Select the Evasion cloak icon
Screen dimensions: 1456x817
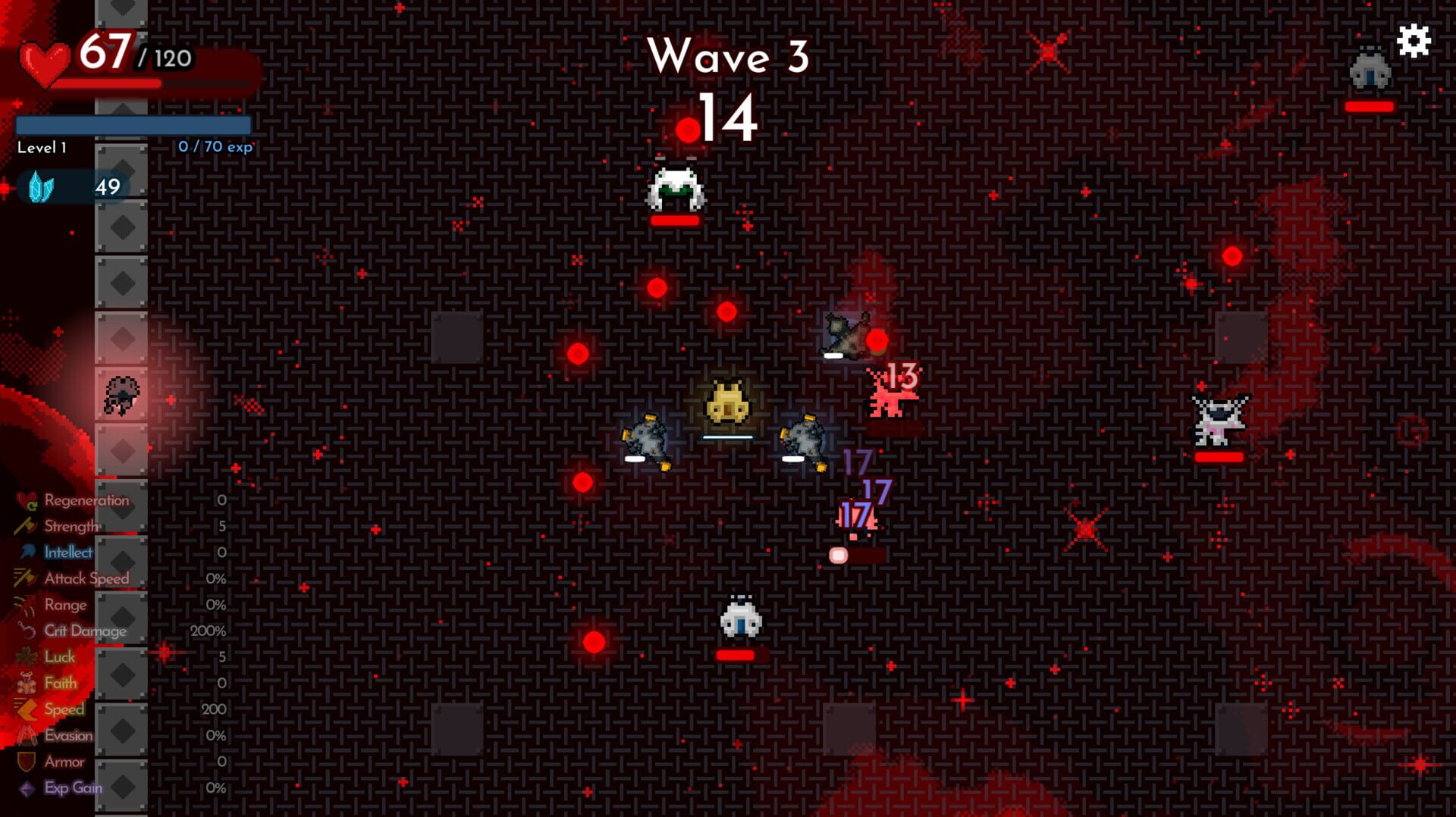pos(27,734)
